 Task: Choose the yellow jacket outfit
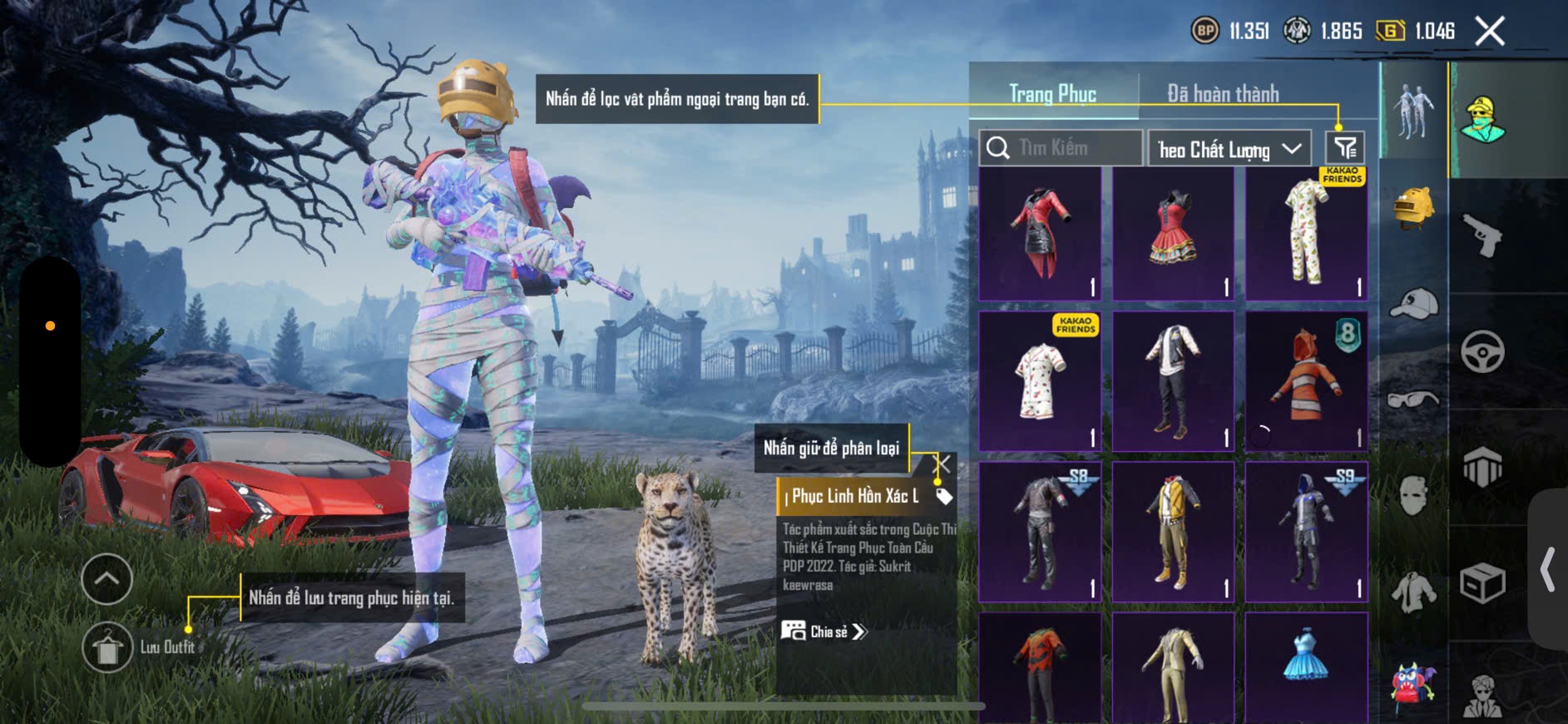click(1173, 531)
